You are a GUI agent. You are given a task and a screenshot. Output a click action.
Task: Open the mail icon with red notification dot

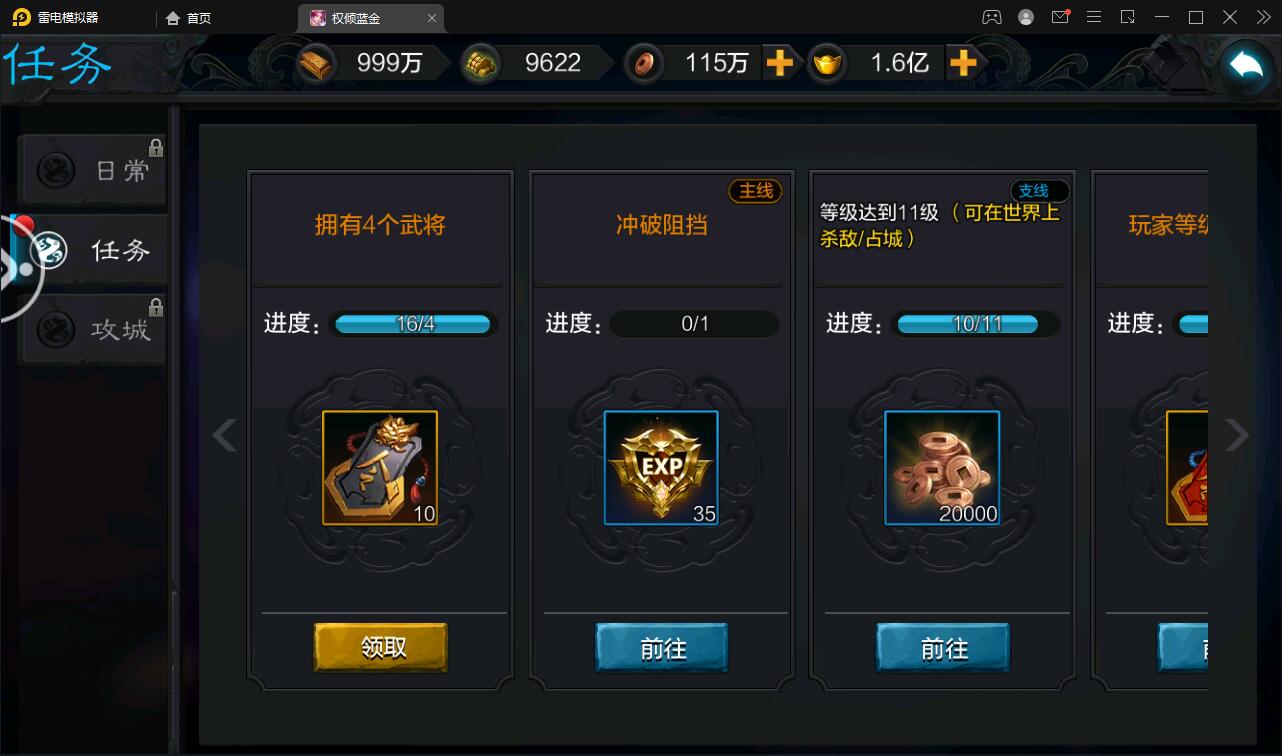tap(1061, 17)
